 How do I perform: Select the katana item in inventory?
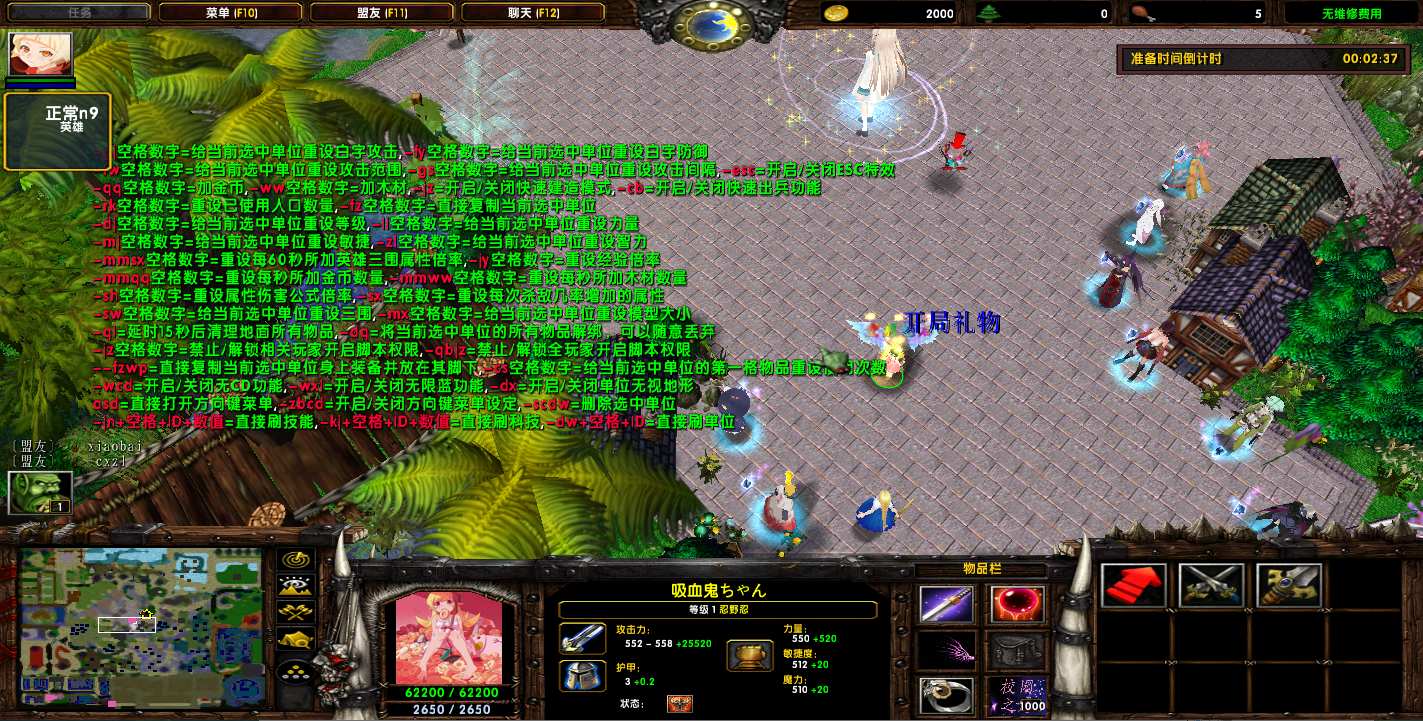(x=946, y=605)
